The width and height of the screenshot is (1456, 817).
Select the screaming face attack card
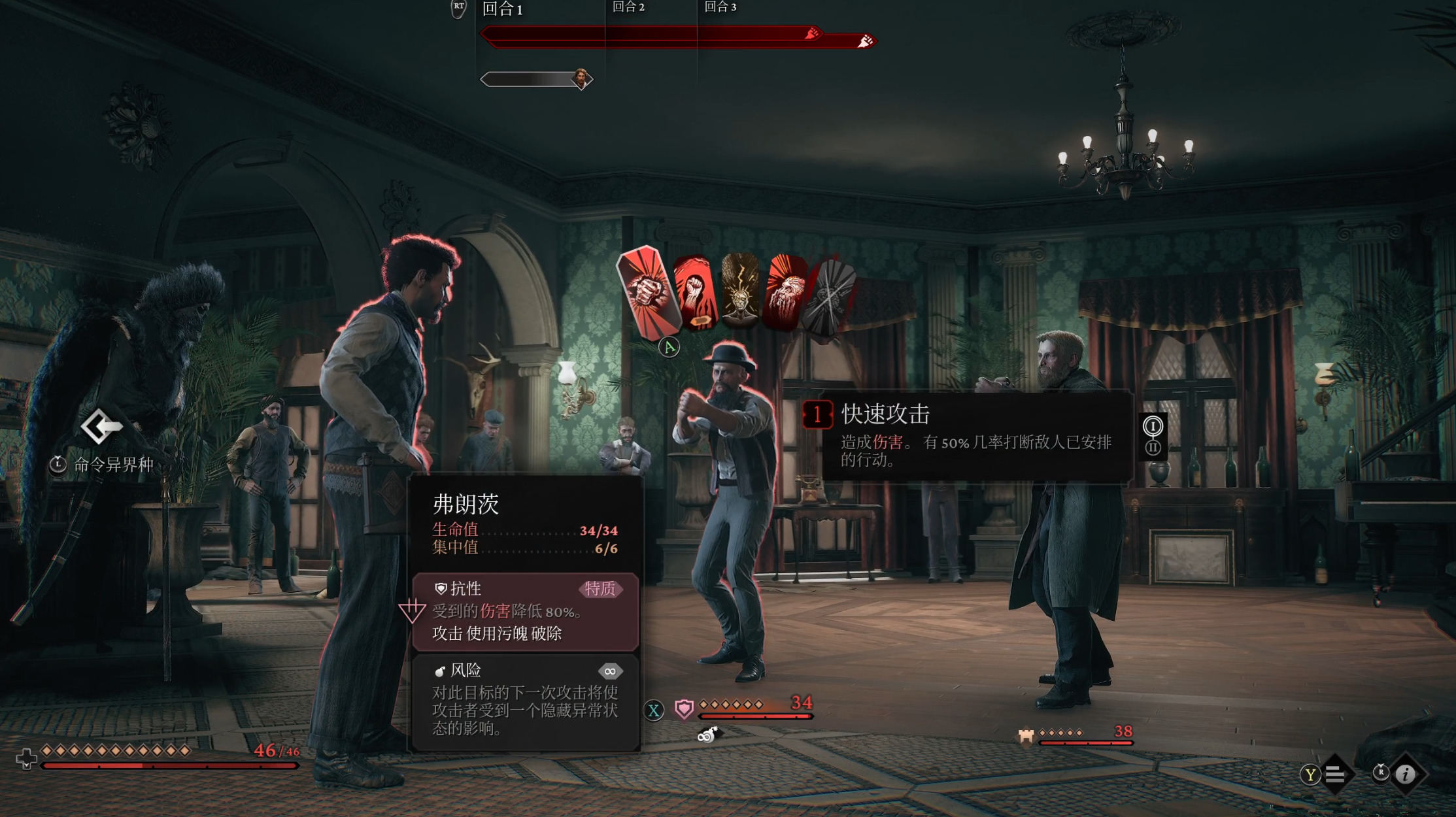(787, 293)
